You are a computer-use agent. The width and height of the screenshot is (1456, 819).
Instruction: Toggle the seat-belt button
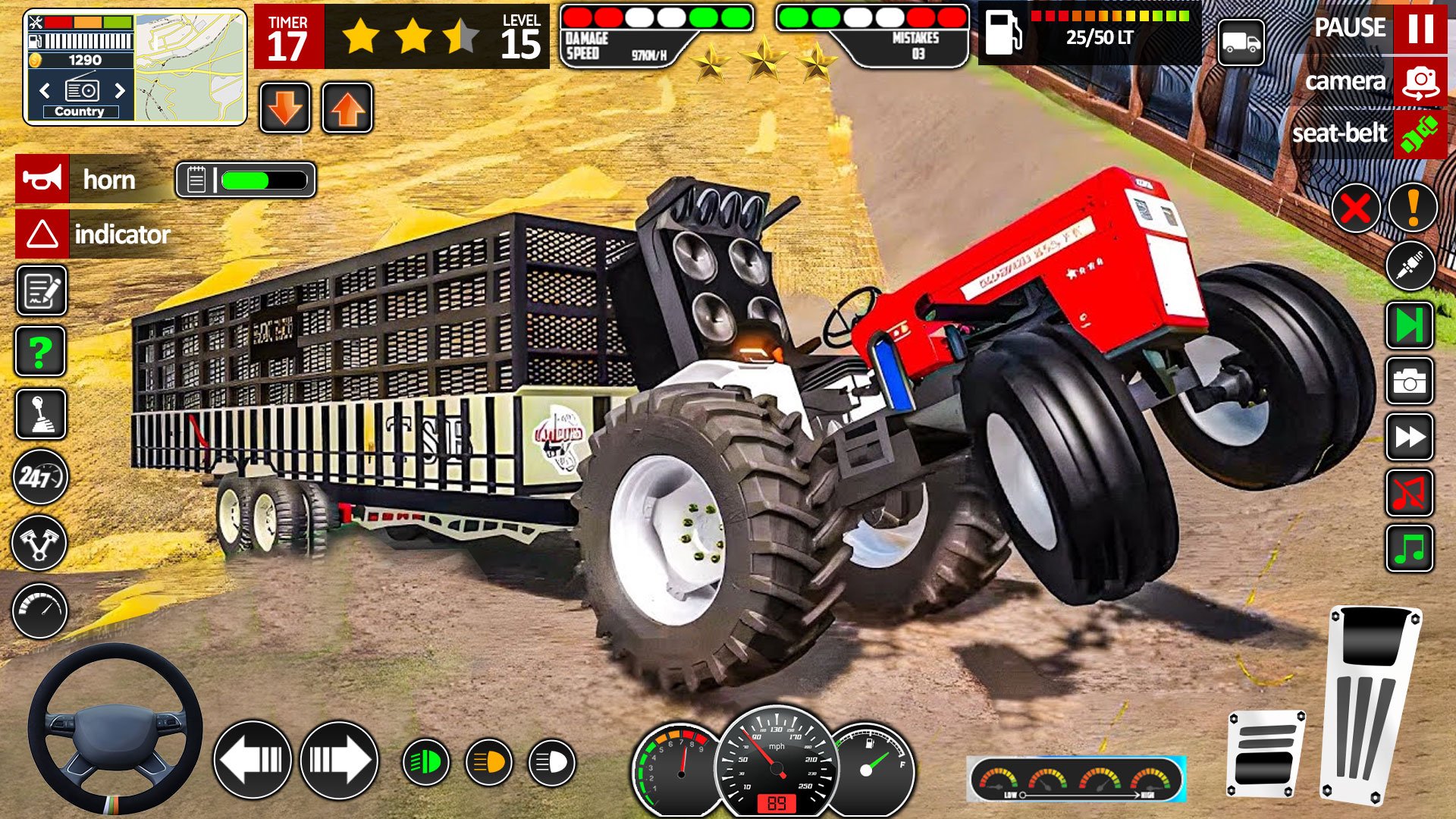point(1420,133)
